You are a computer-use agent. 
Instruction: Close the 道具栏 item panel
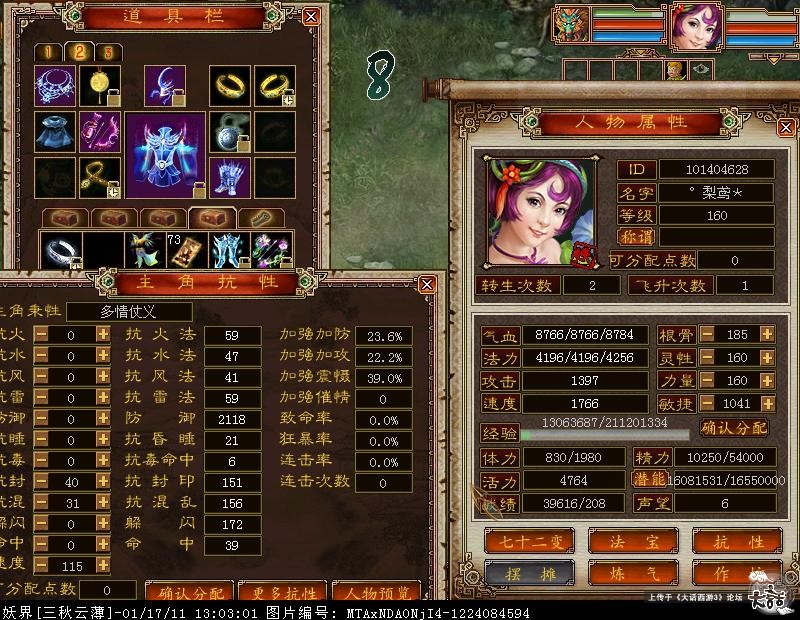(x=311, y=17)
